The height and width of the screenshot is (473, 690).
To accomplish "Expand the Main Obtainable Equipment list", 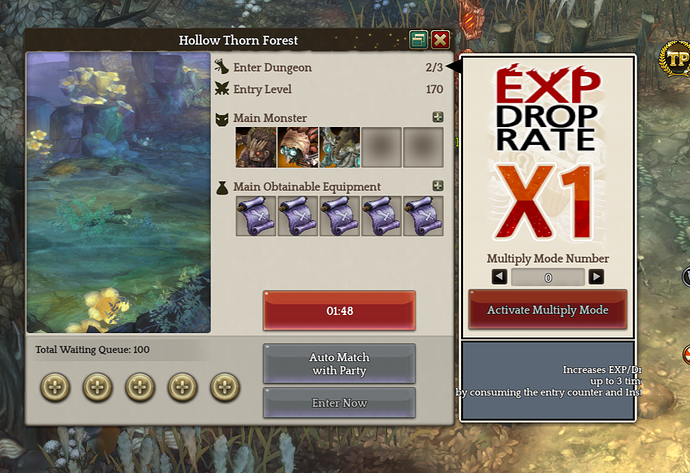I will (x=437, y=185).
